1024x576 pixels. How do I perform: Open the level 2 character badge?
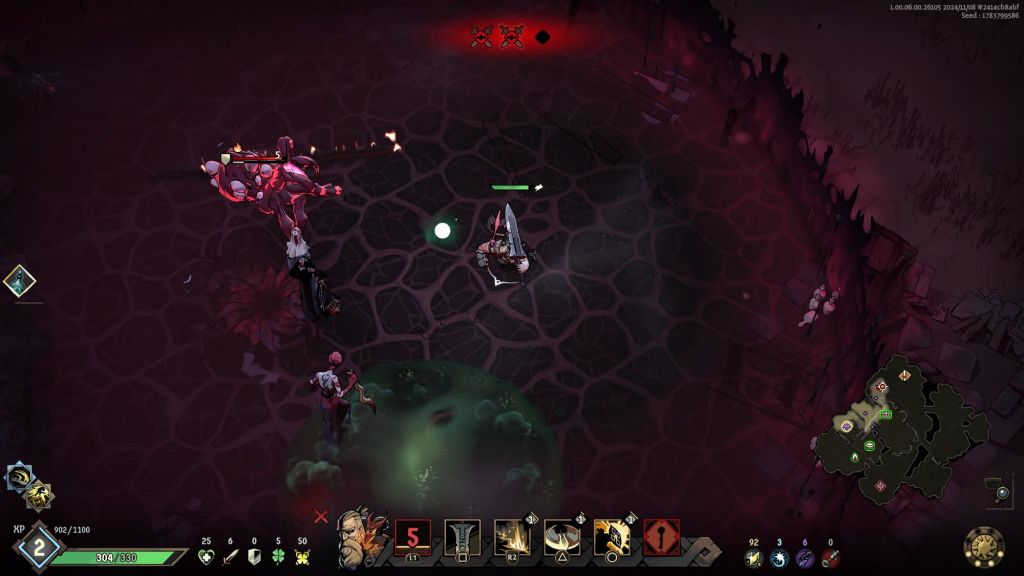pyautogui.click(x=38, y=547)
